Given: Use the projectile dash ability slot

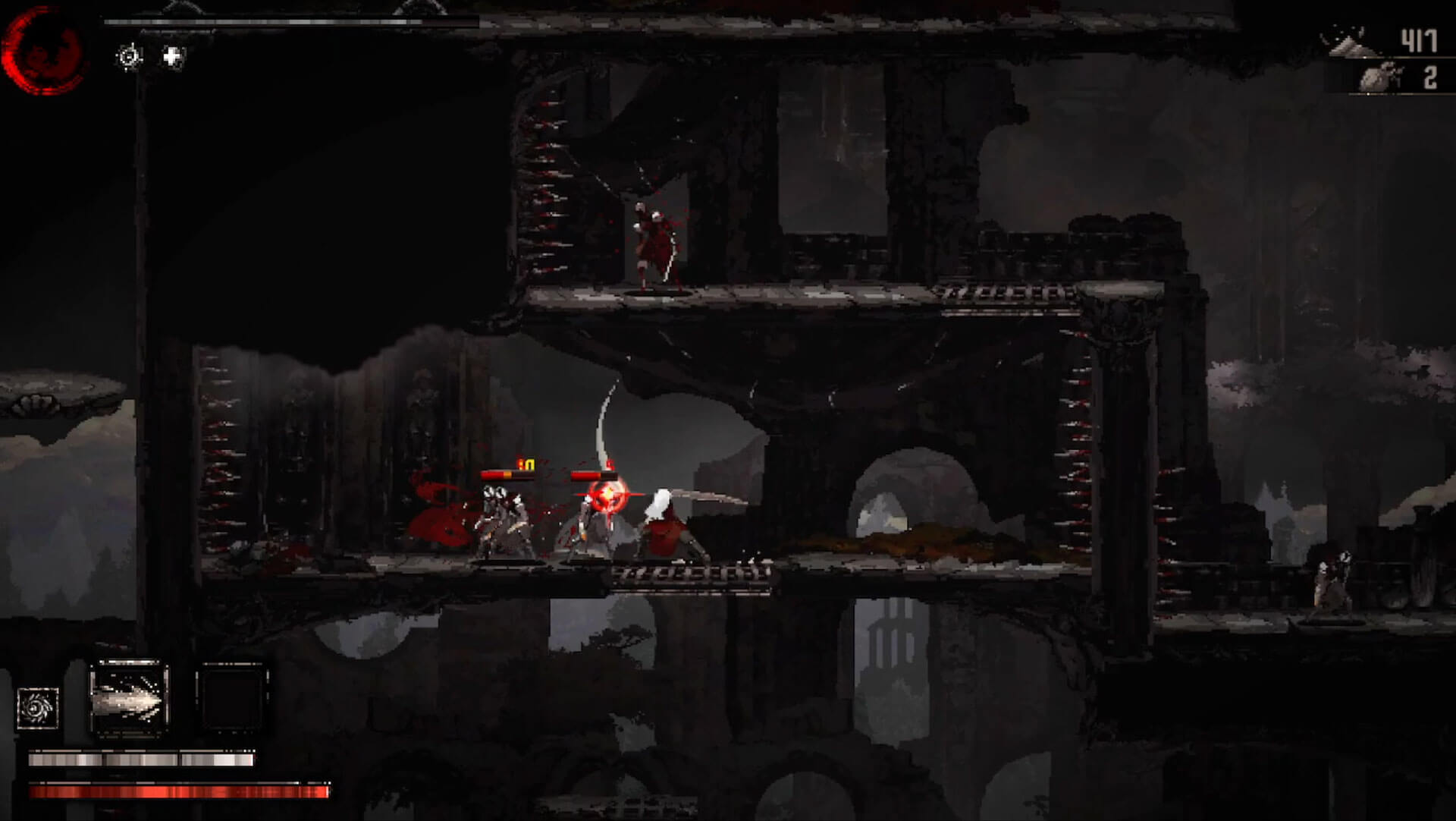Looking at the screenshot, I should tap(129, 698).
